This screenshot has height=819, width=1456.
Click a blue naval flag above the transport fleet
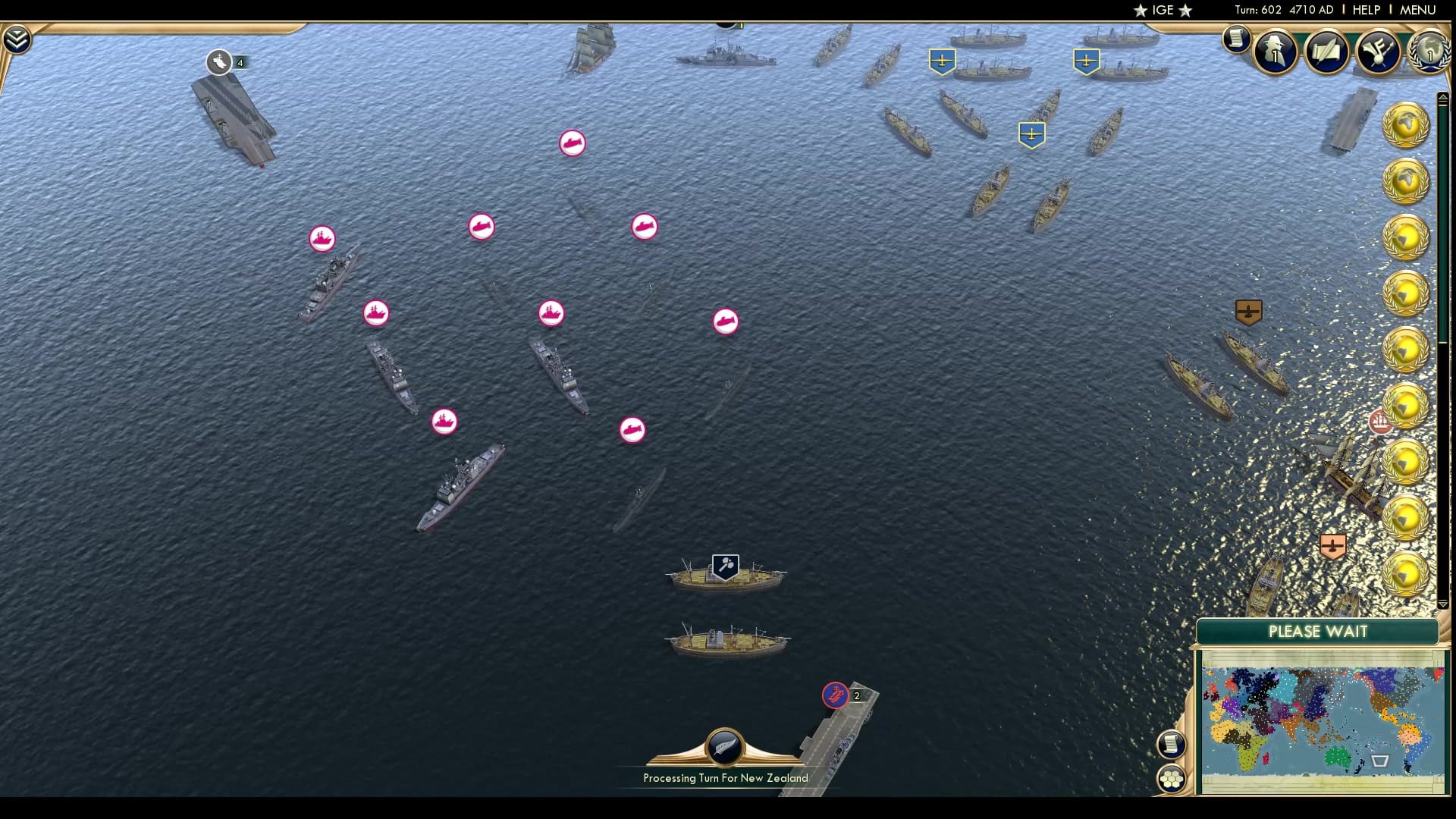(x=943, y=58)
